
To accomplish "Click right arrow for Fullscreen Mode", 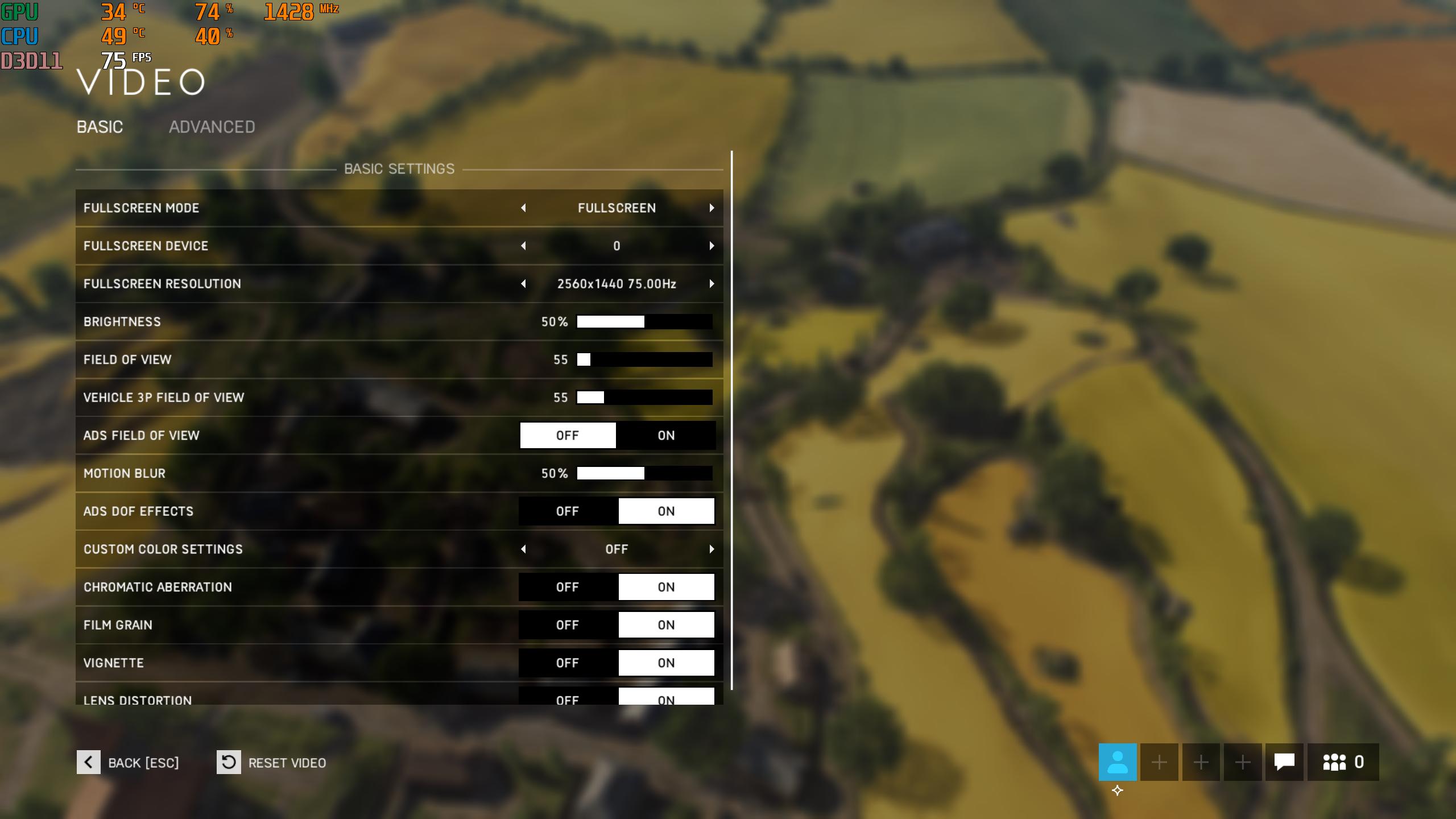I will [x=712, y=208].
